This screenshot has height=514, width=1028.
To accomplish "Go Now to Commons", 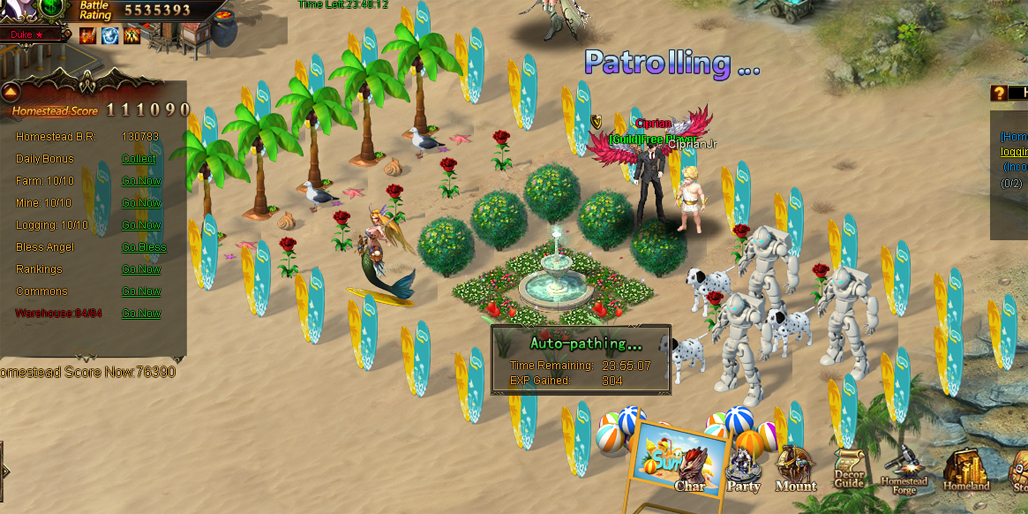I will pyautogui.click(x=141, y=291).
